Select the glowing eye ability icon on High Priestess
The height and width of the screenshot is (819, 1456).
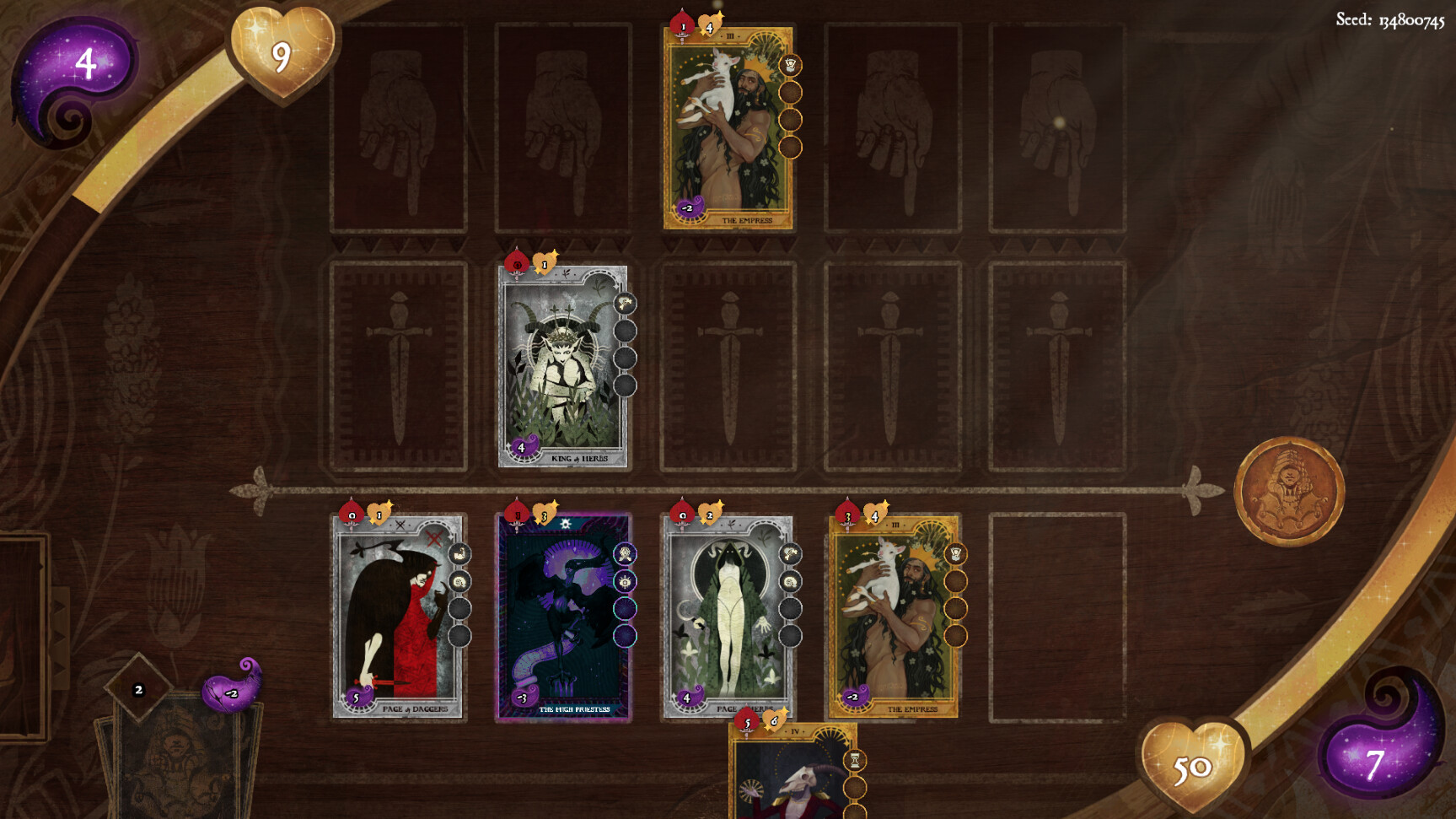pos(624,582)
